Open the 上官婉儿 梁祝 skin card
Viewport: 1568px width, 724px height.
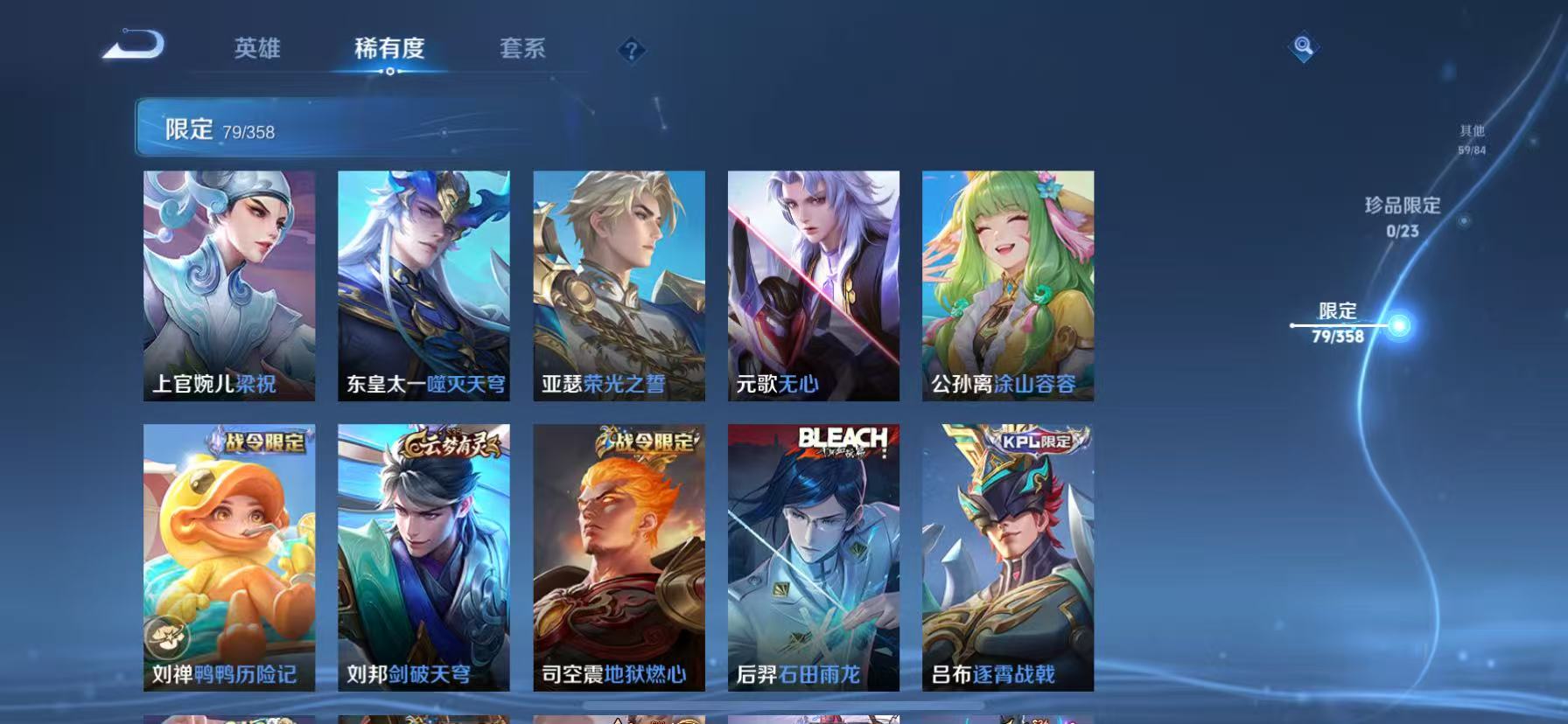[227, 284]
